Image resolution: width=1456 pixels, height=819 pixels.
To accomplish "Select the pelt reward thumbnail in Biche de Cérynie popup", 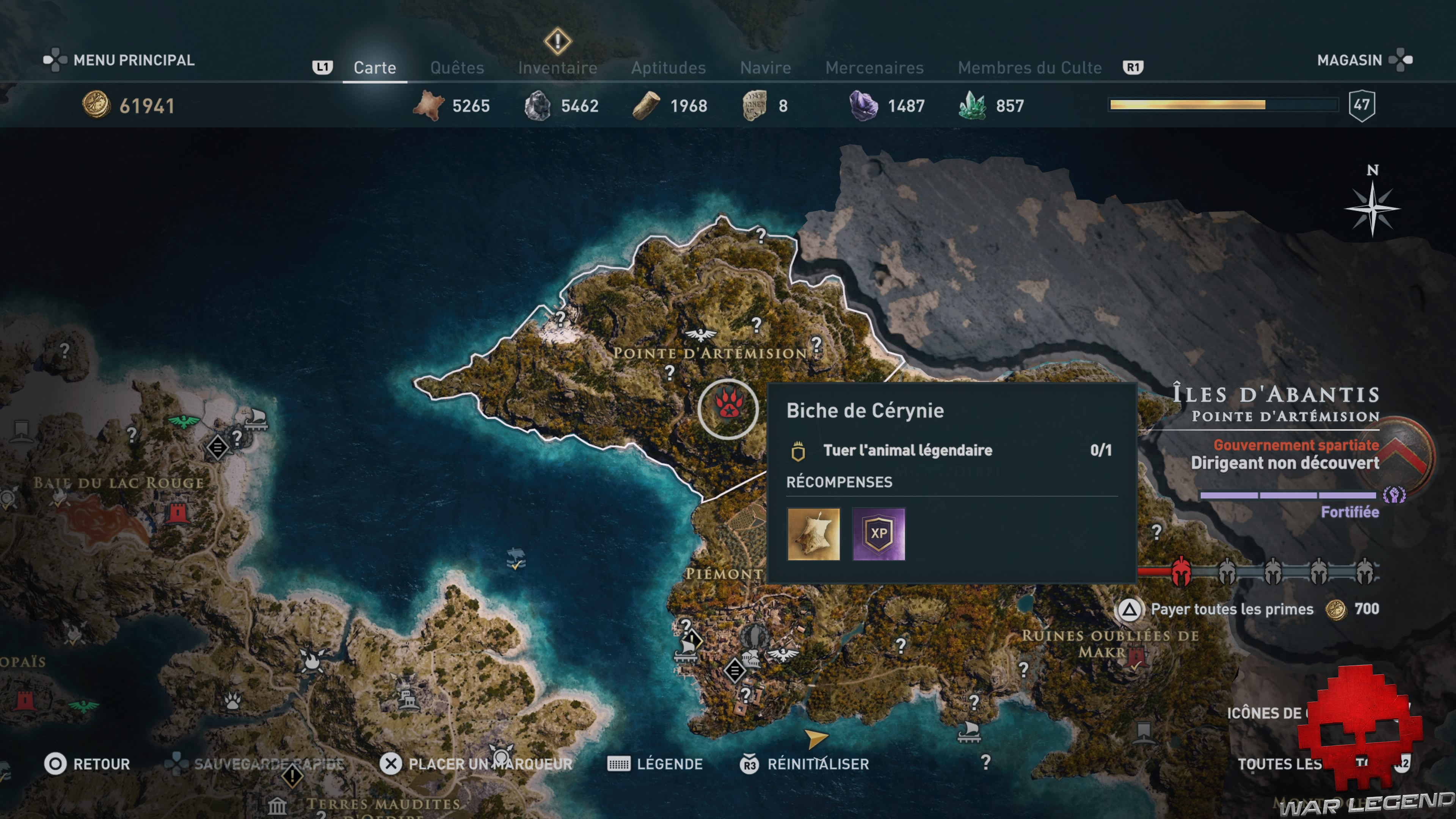I will tap(814, 533).
